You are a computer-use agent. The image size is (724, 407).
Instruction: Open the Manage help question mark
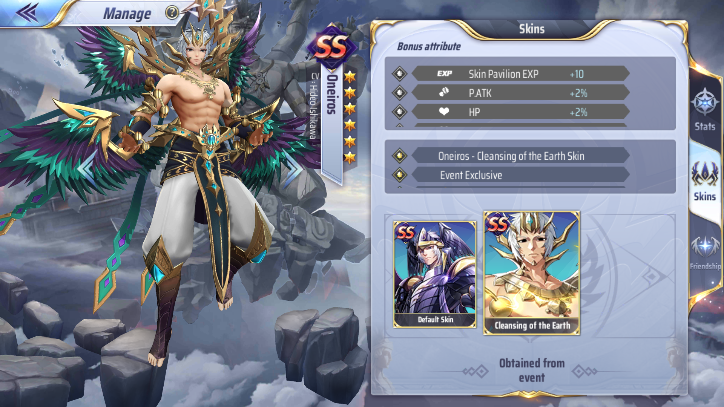pyautogui.click(x=172, y=13)
